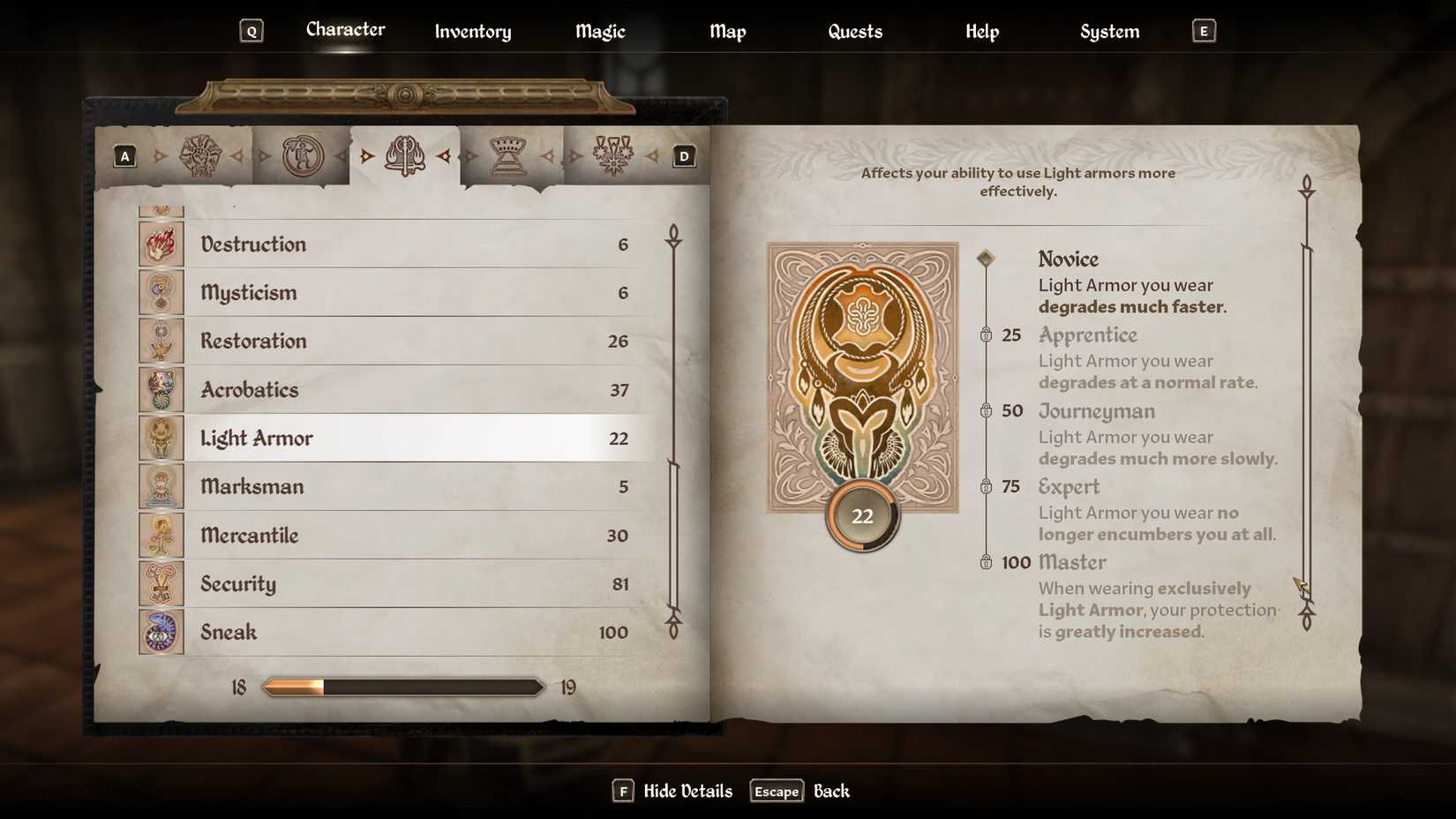Image resolution: width=1456 pixels, height=819 pixels.
Task: Select the Security skill icon
Action: (x=161, y=583)
